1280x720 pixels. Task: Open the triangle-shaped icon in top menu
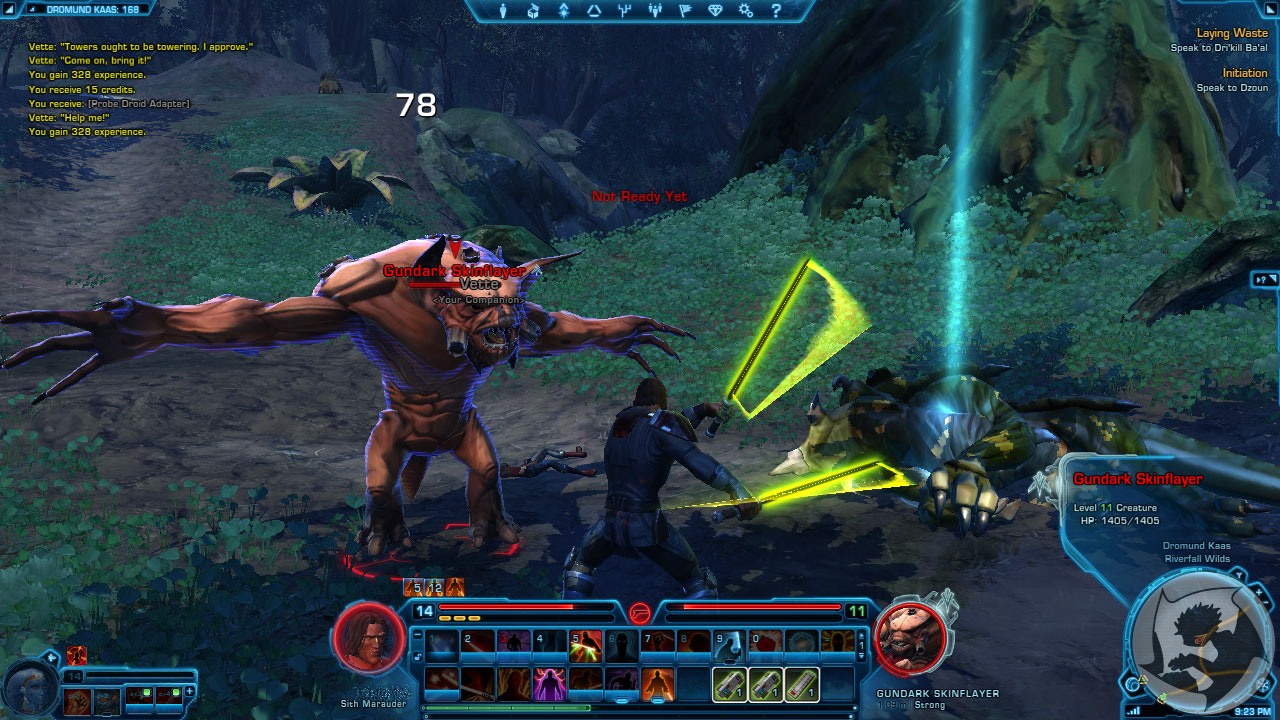coord(594,11)
